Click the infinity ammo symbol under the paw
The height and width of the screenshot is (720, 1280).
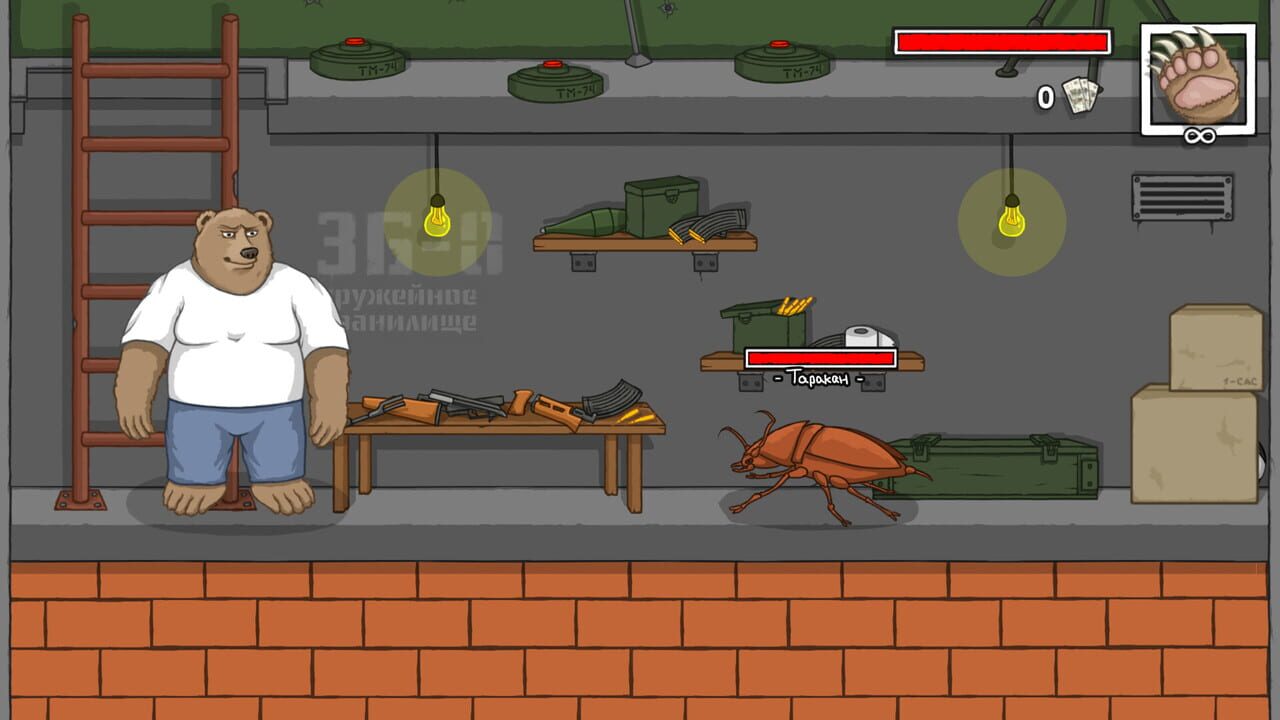click(1197, 132)
